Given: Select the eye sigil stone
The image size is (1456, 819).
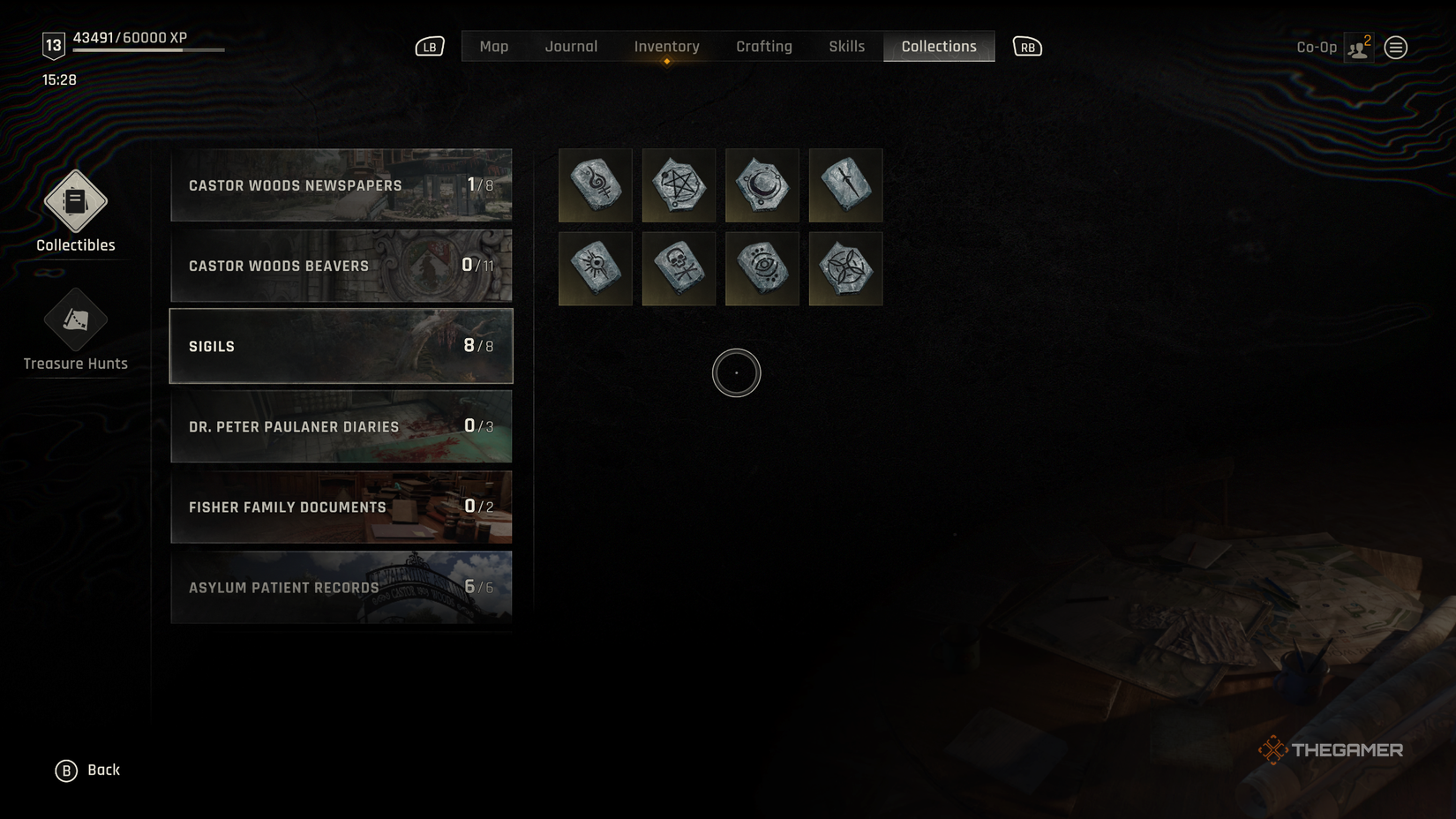Looking at the screenshot, I should point(762,268).
